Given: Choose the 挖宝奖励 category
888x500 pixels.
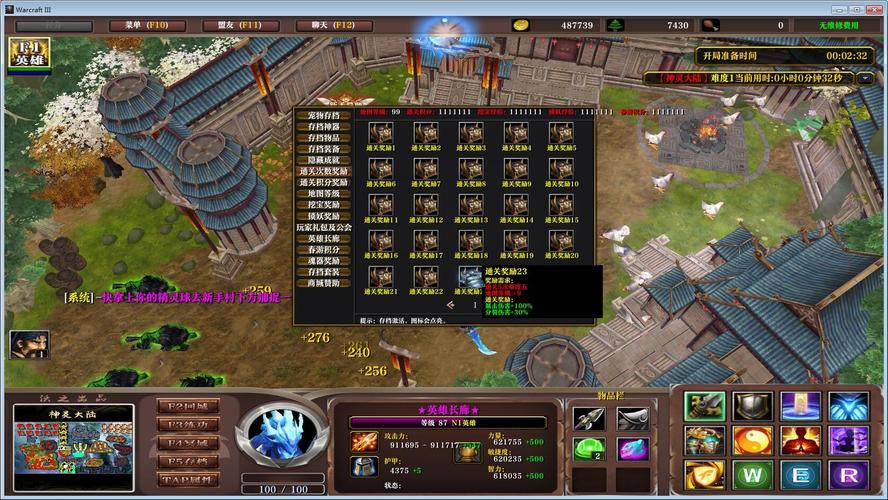Looking at the screenshot, I should [324, 204].
